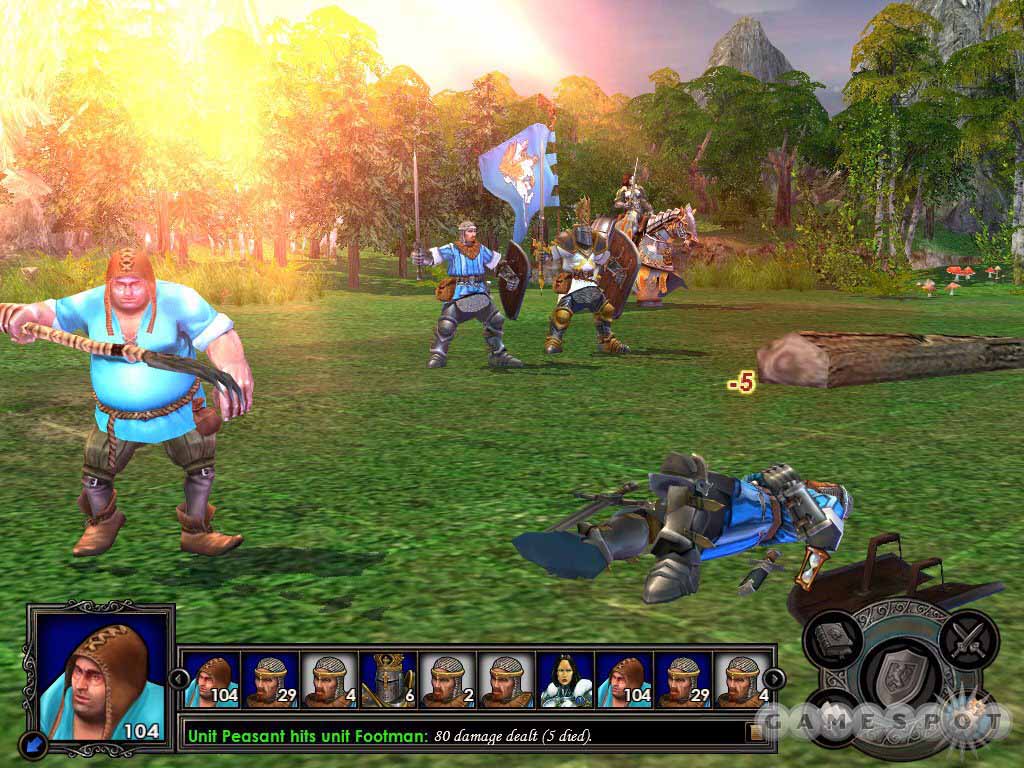Viewport: 1024px width, 768px height.
Task: Shift the initiative bar with its left arrow
Action: 181,679
